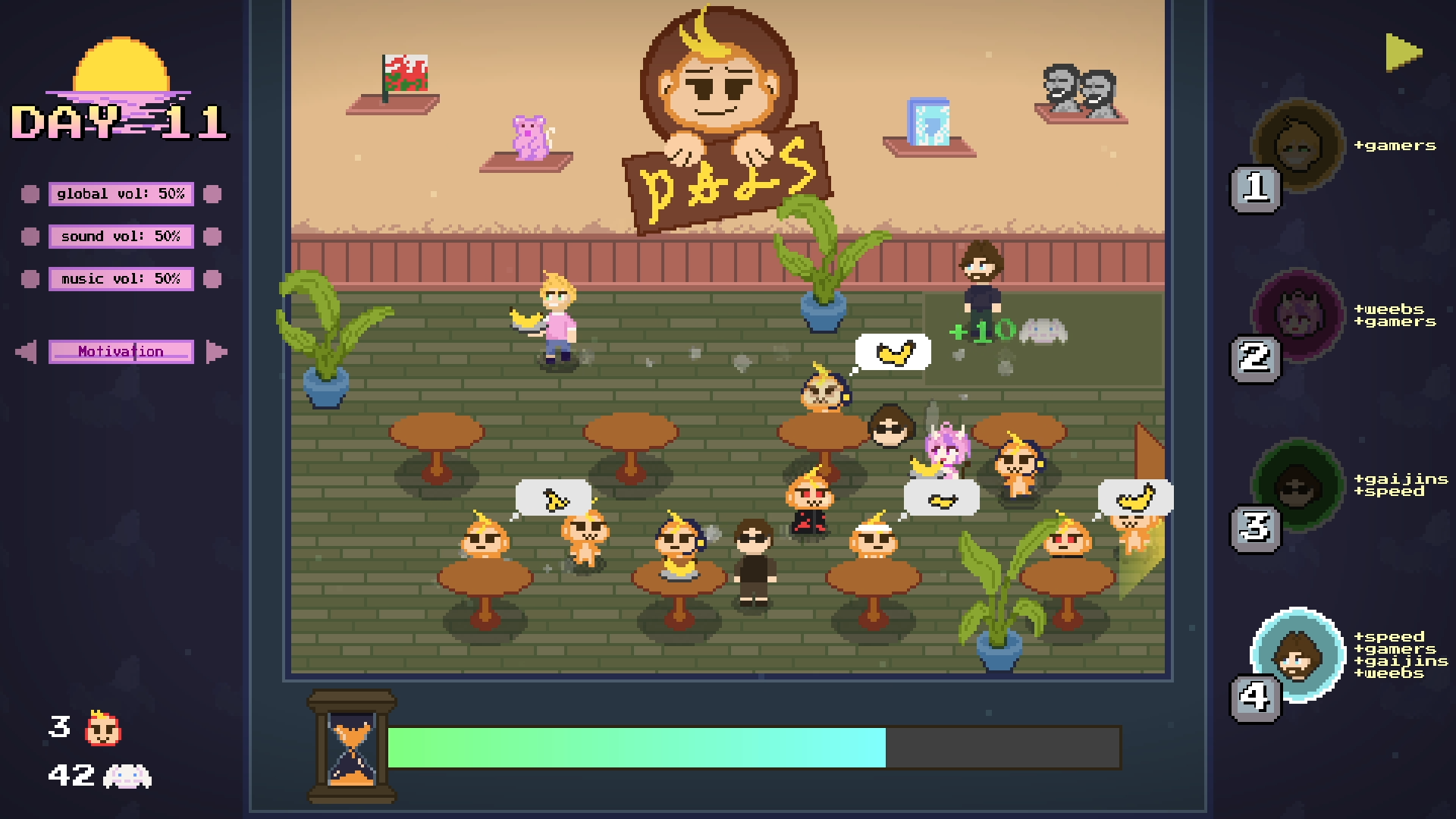Click the music vol: 50% button

coord(121,278)
